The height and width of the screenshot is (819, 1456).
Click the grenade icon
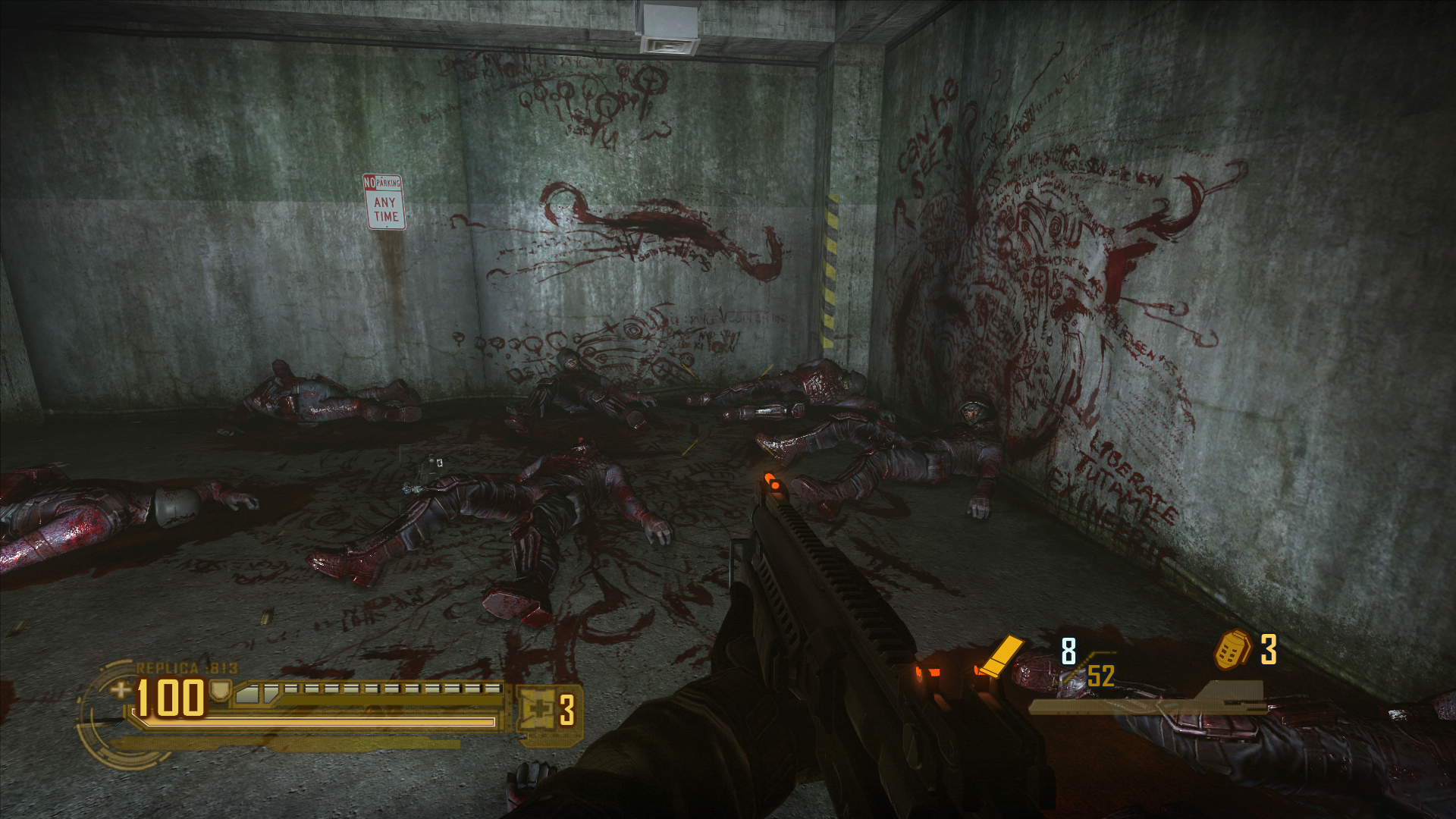coord(1232,650)
